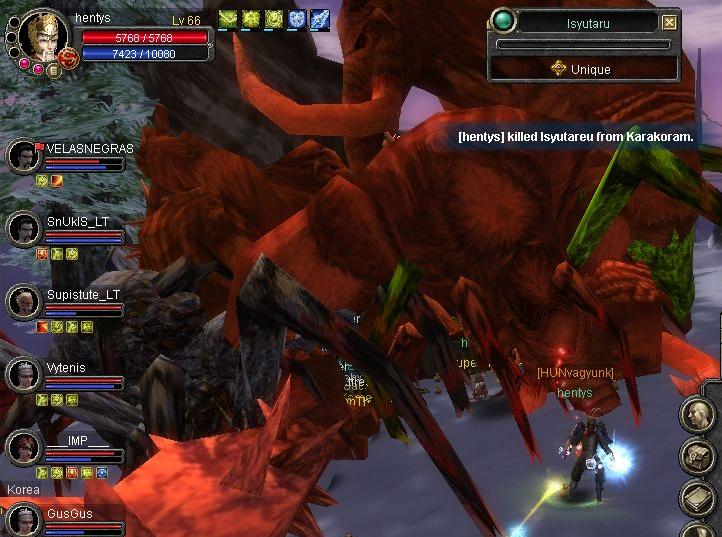Open the character face menu button
This screenshot has width=722, height=537.
[x=696, y=414]
